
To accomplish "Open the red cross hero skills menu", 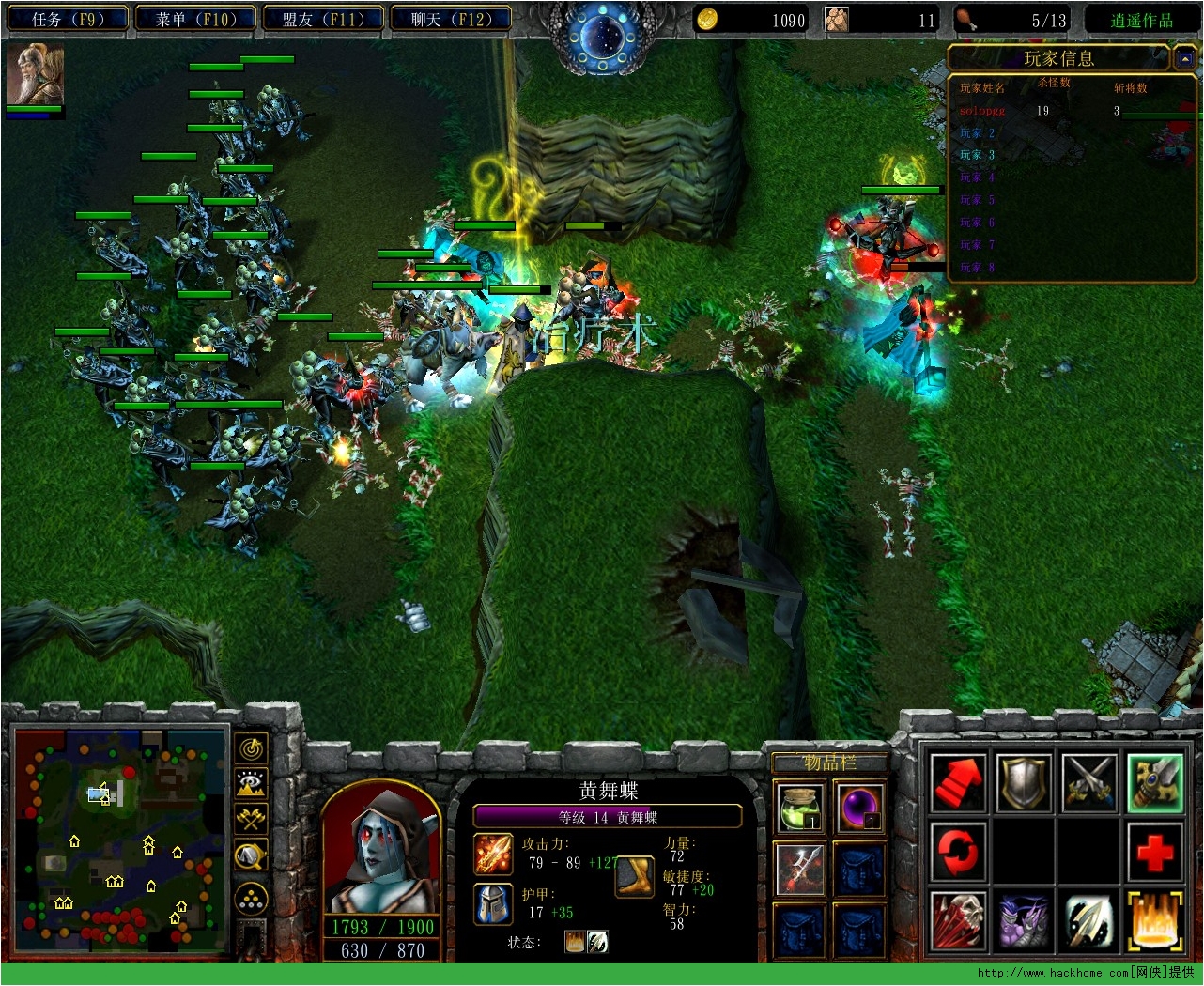I will click(x=1155, y=853).
